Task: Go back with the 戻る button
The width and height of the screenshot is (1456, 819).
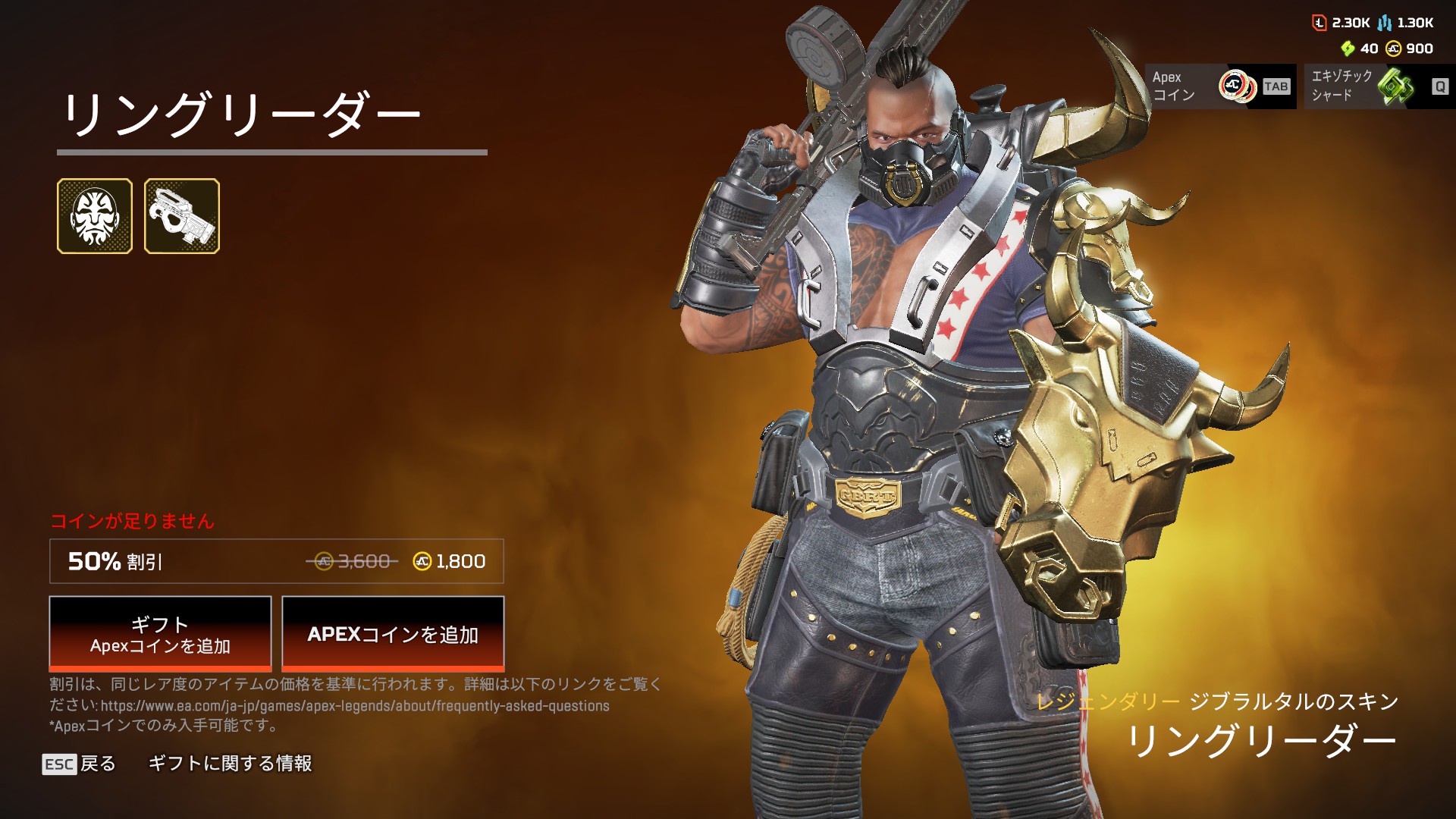Action: tap(80, 764)
